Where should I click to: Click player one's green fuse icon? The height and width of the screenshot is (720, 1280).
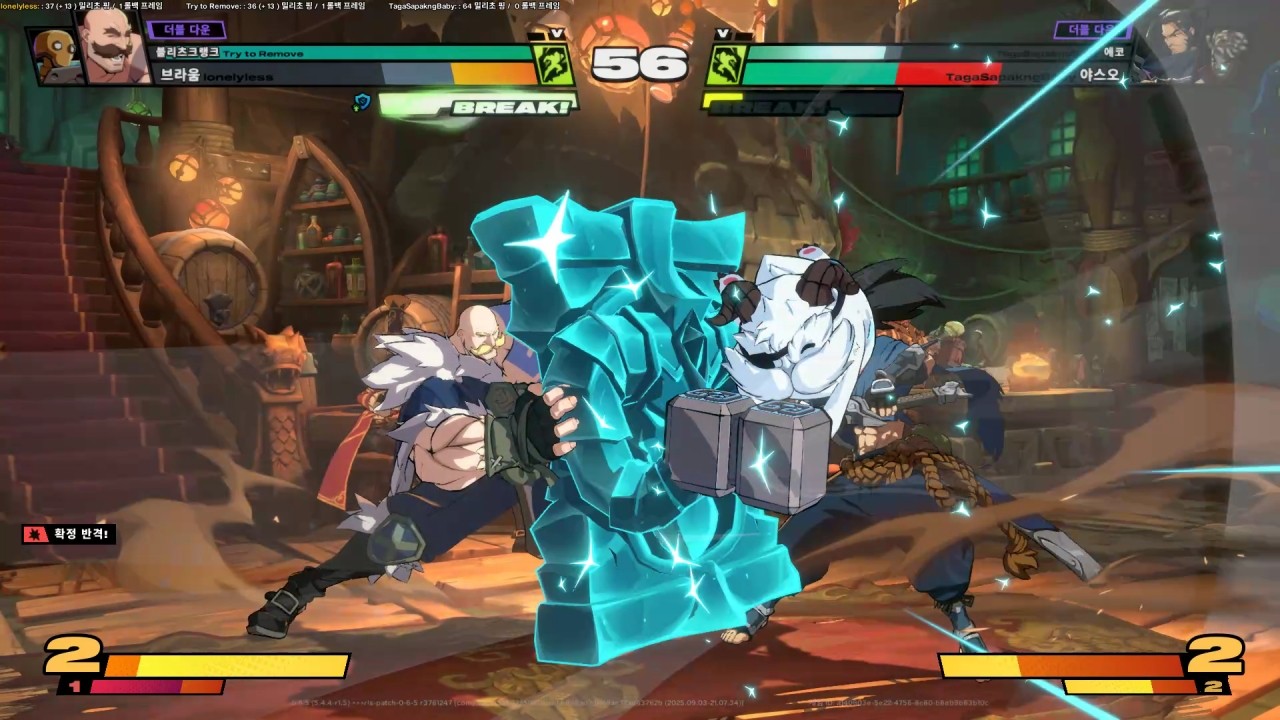(x=552, y=65)
